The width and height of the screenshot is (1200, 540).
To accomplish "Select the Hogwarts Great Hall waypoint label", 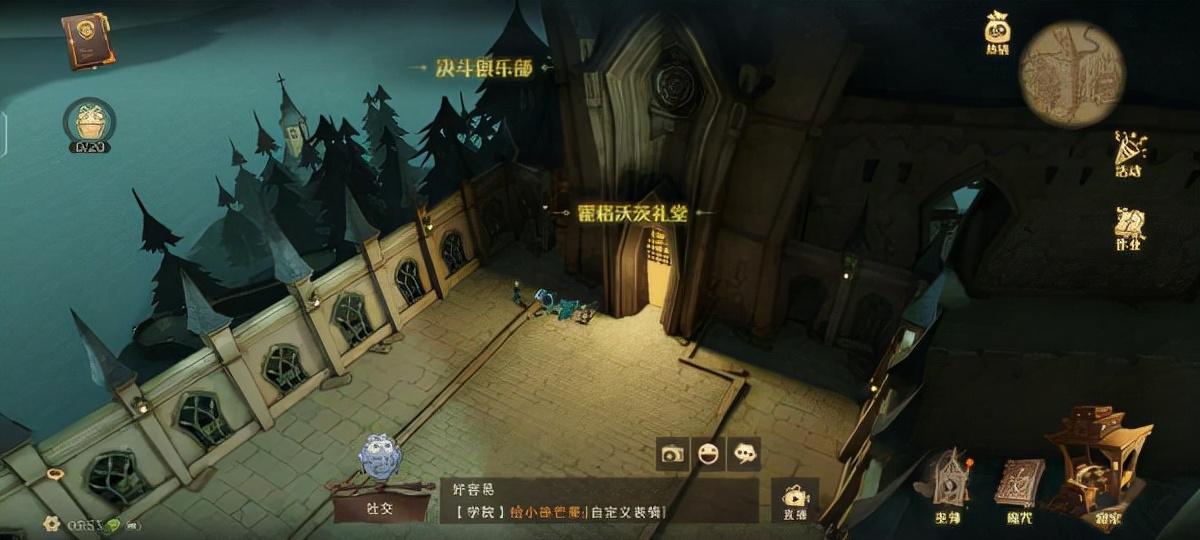I will click(619, 212).
